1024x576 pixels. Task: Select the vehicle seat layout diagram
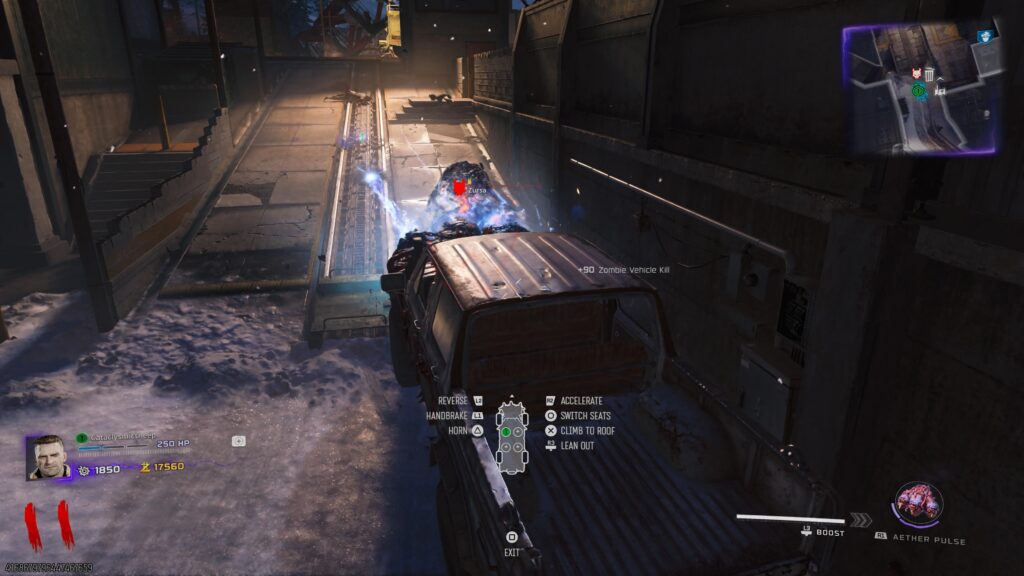tap(512, 433)
